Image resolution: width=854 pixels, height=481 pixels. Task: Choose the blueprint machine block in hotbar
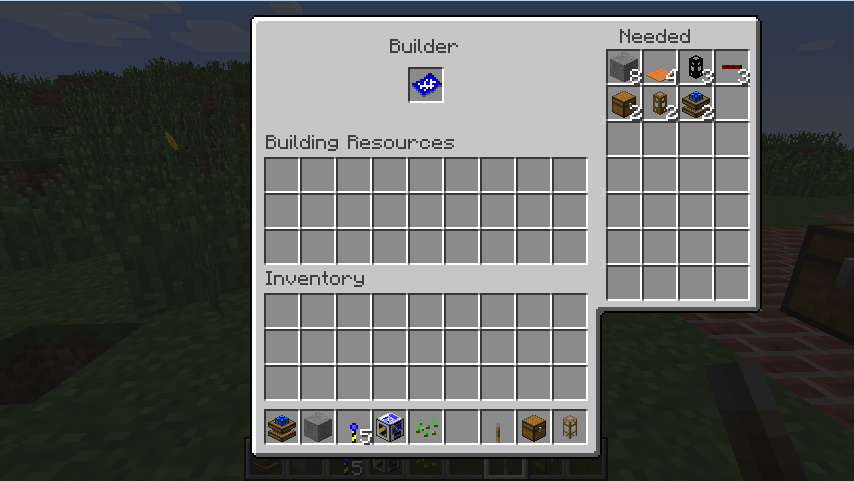tap(390, 428)
